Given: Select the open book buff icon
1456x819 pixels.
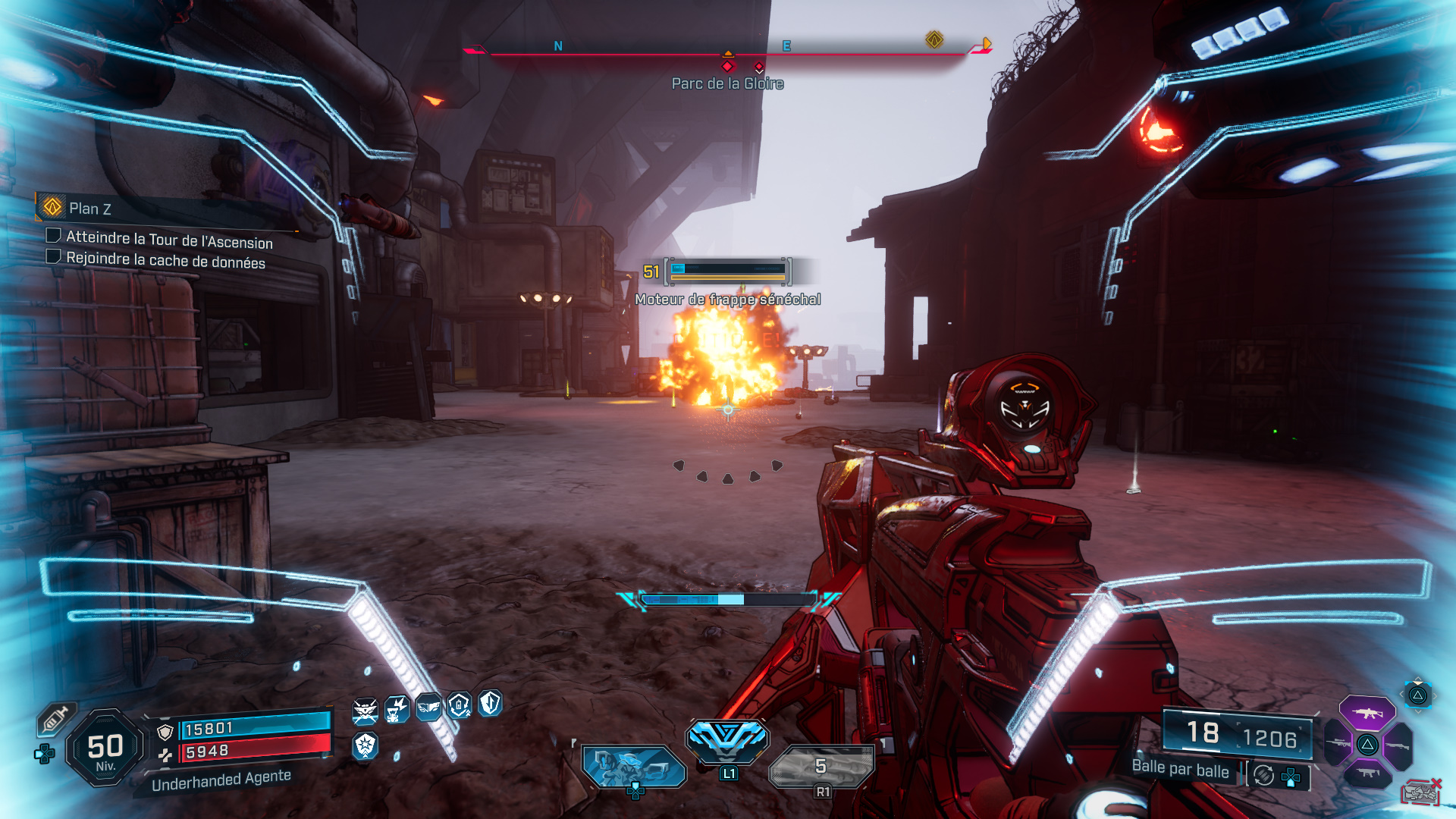Looking at the screenshot, I should 428,707.
